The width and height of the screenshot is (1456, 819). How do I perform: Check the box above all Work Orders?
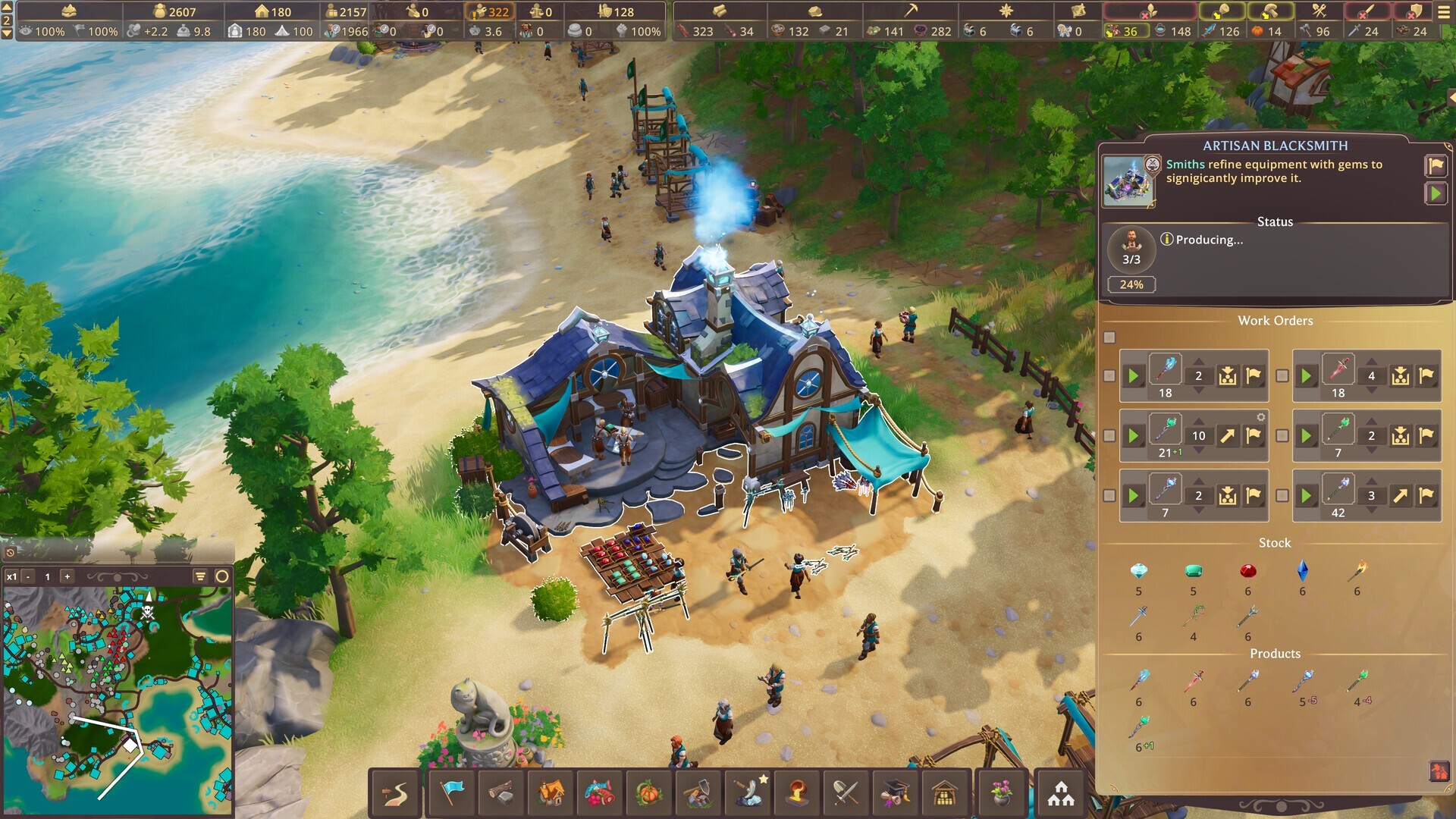(1110, 337)
